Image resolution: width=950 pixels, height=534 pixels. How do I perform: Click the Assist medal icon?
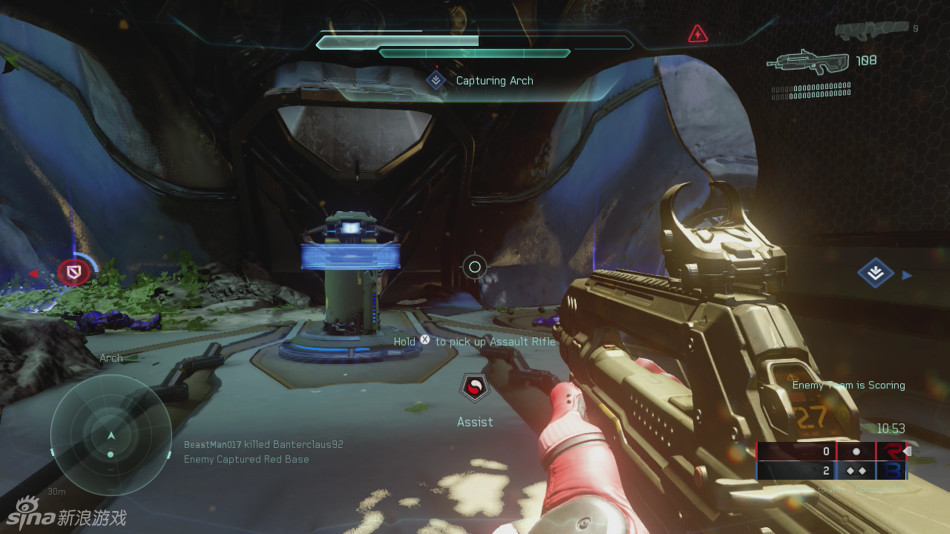point(475,387)
